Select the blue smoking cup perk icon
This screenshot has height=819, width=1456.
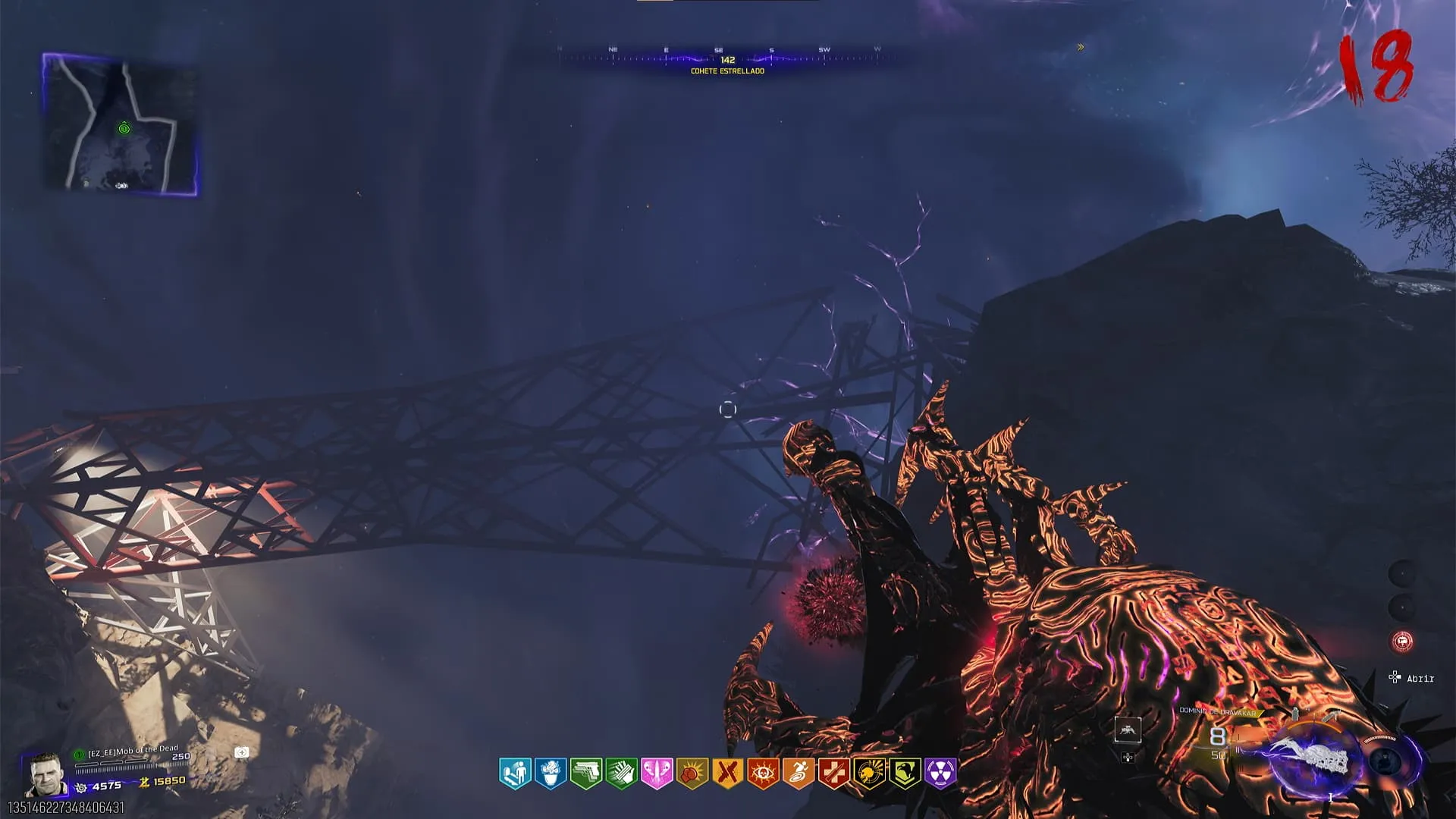[x=551, y=773]
